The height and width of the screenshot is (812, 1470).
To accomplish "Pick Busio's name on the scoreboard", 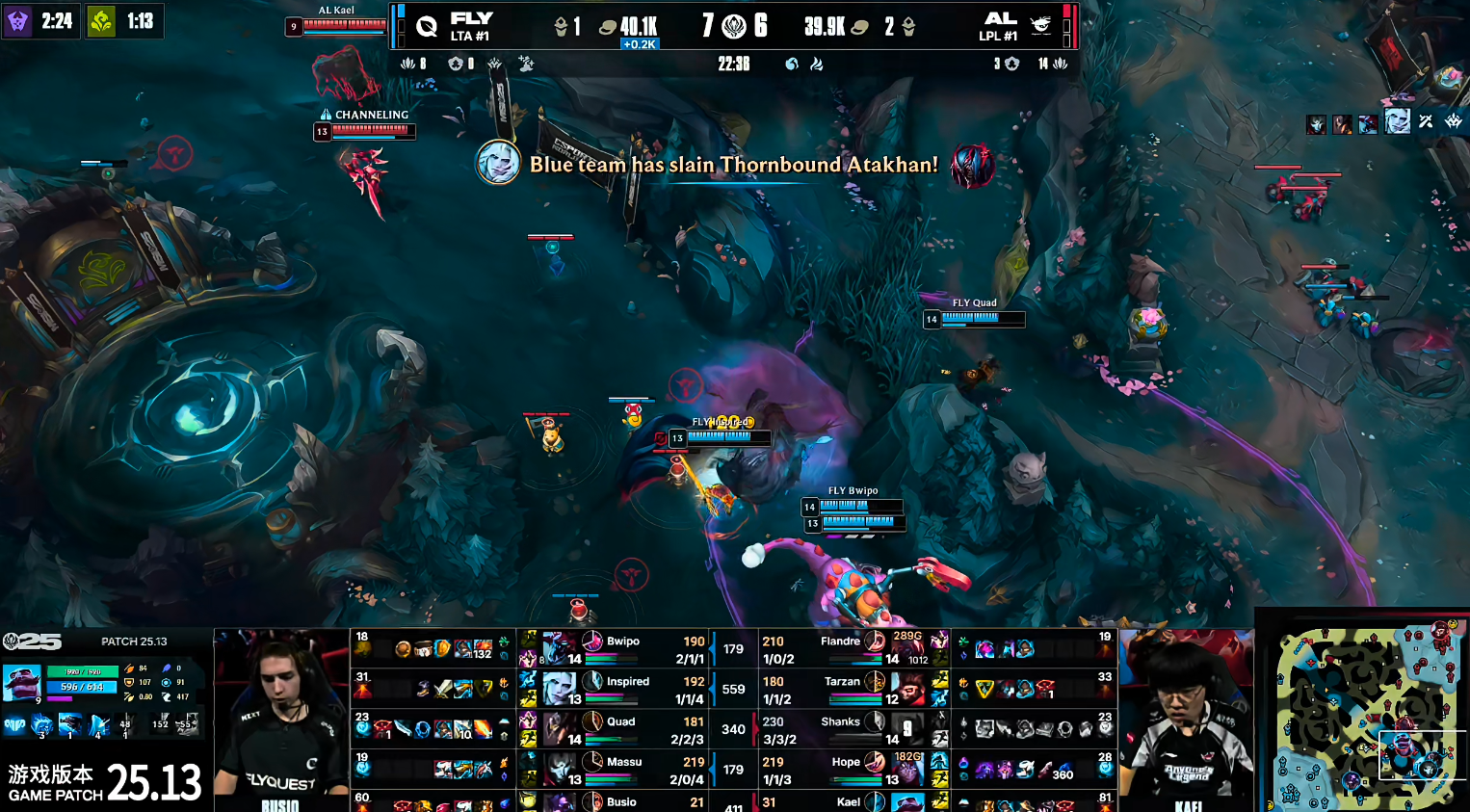I will (620, 801).
